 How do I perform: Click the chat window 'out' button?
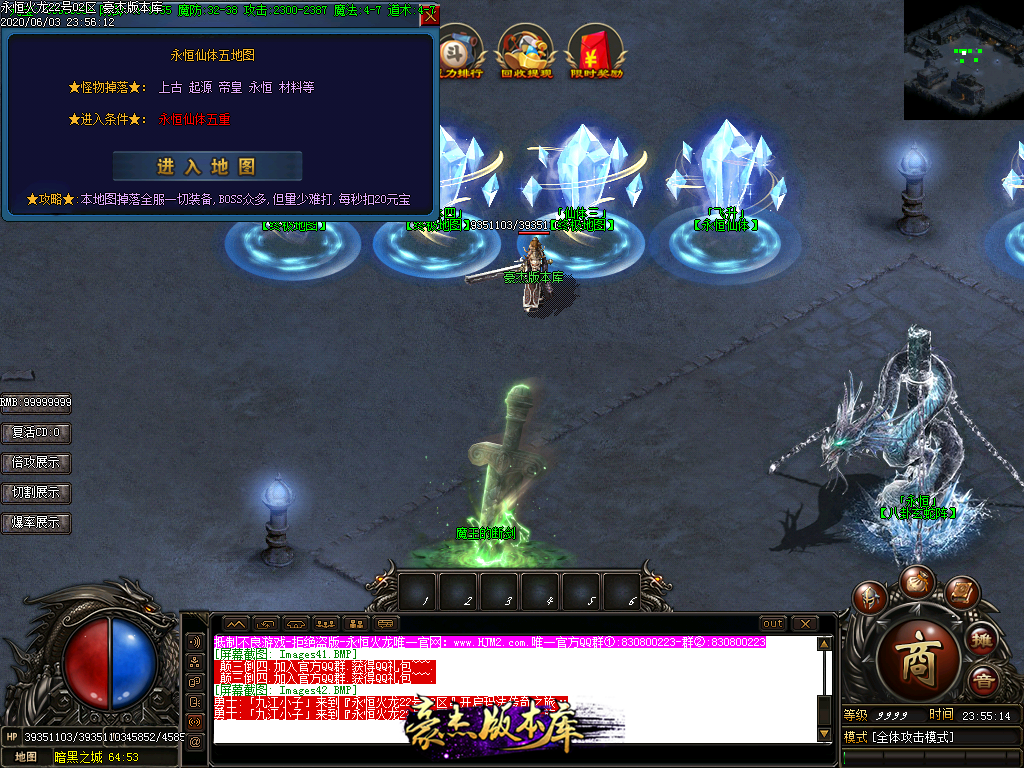pyautogui.click(x=773, y=624)
